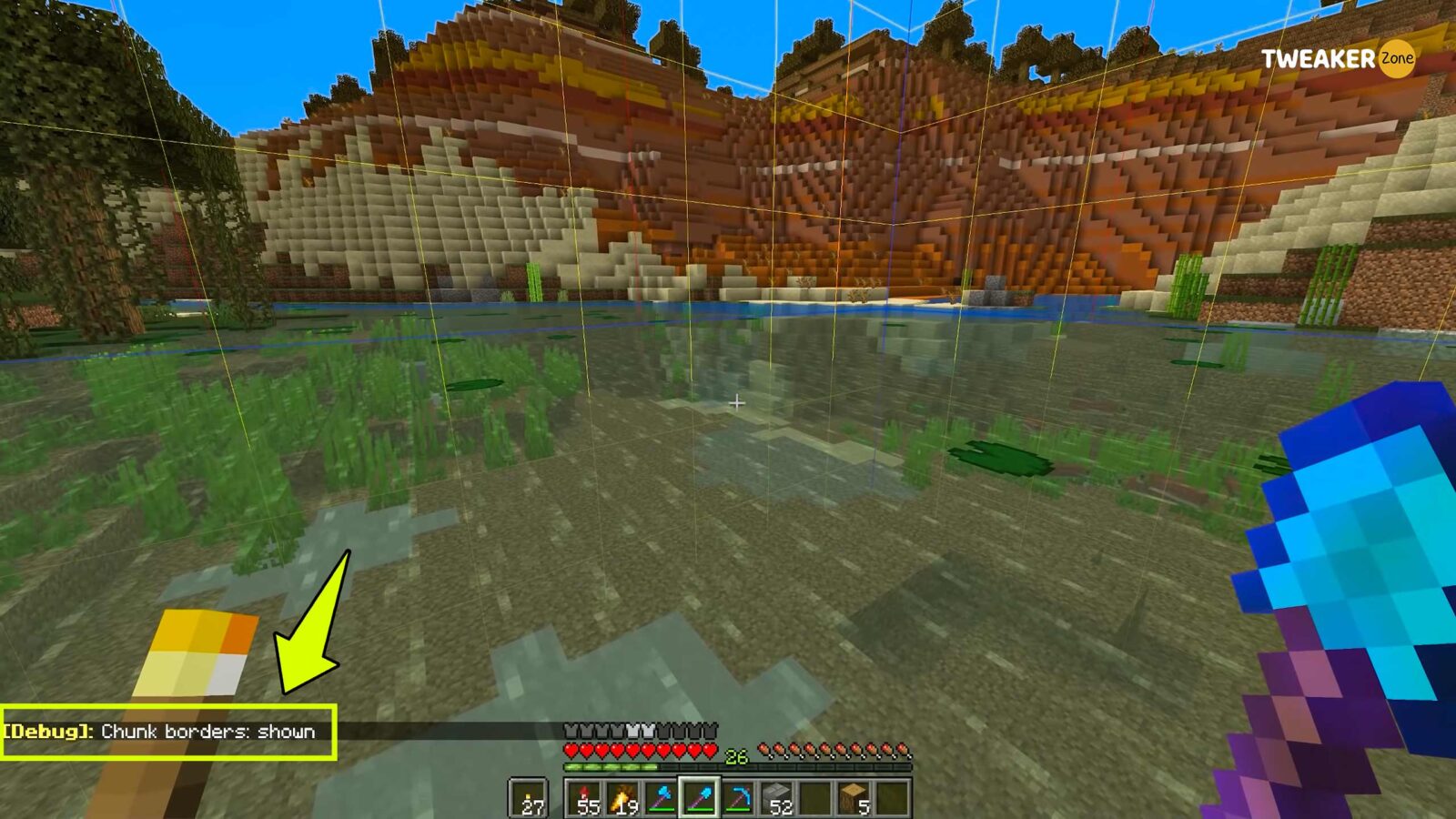
Task: Click the crosshair at screen center
Action: pos(735,401)
